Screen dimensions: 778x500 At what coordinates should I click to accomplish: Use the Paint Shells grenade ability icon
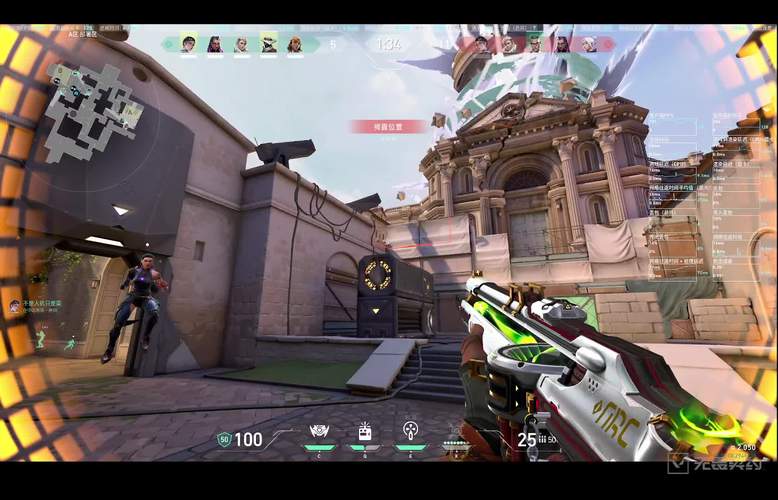tap(410, 432)
